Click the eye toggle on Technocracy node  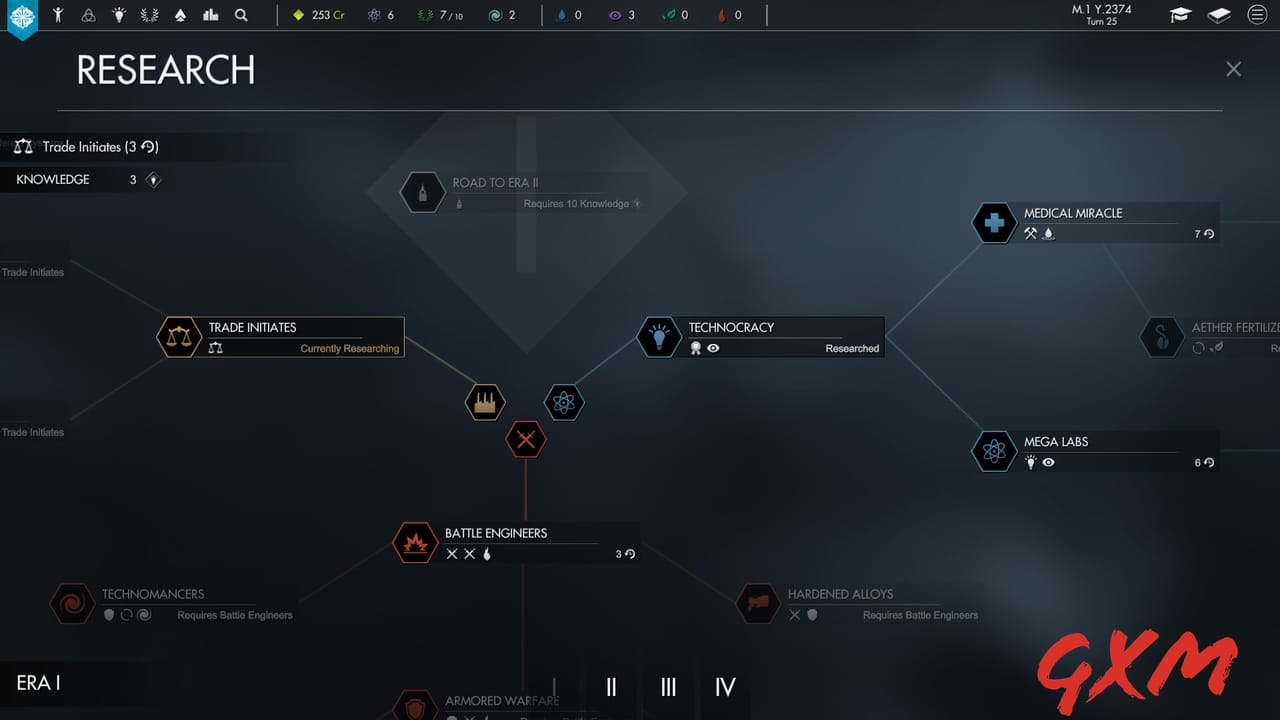click(x=711, y=349)
